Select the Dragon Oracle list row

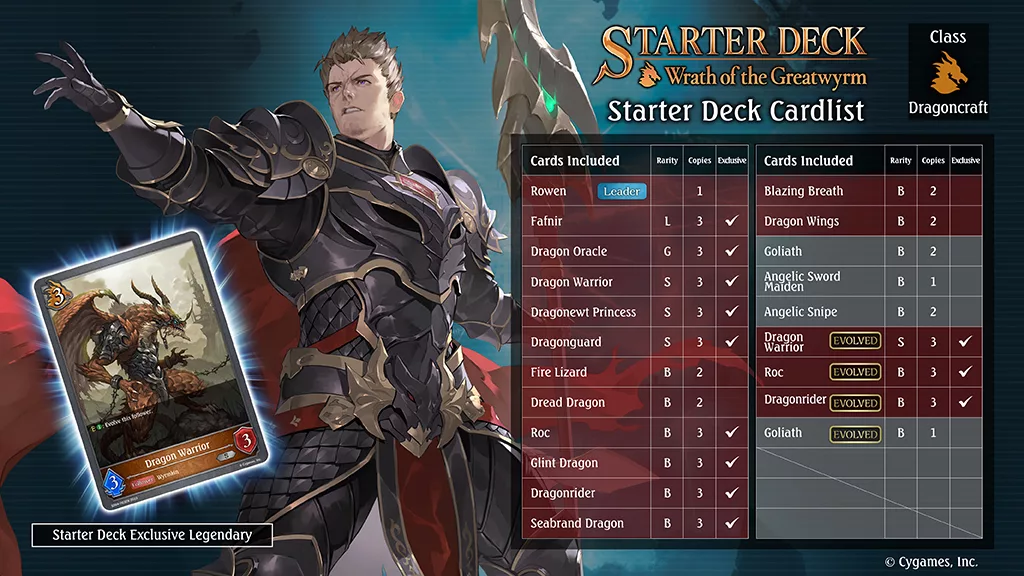(634, 251)
